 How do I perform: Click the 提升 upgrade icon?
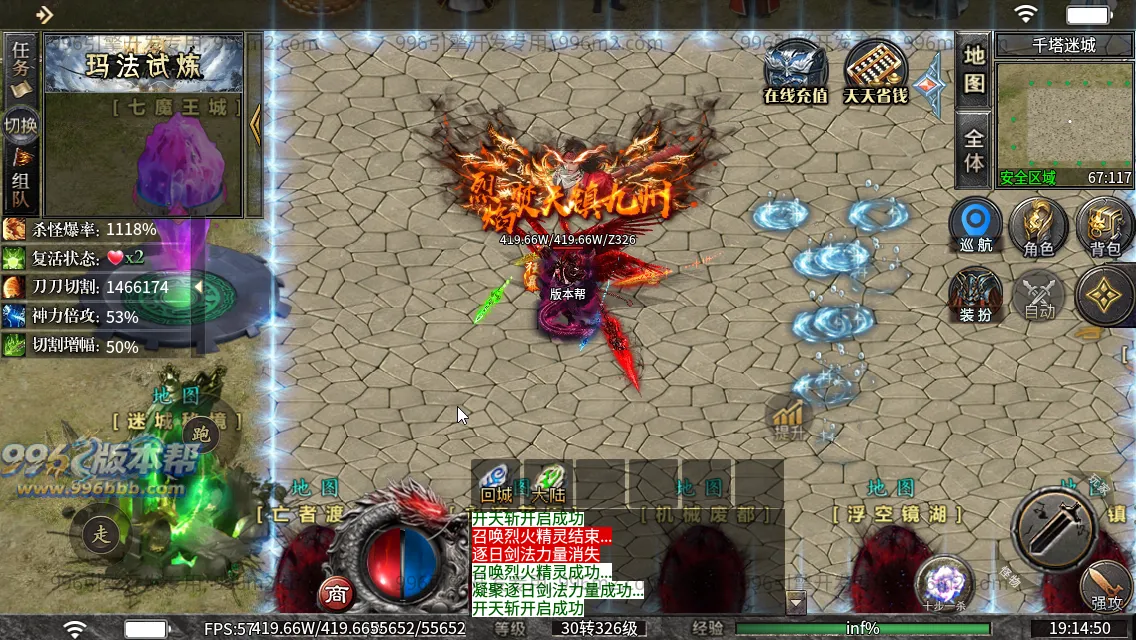coord(789,419)
